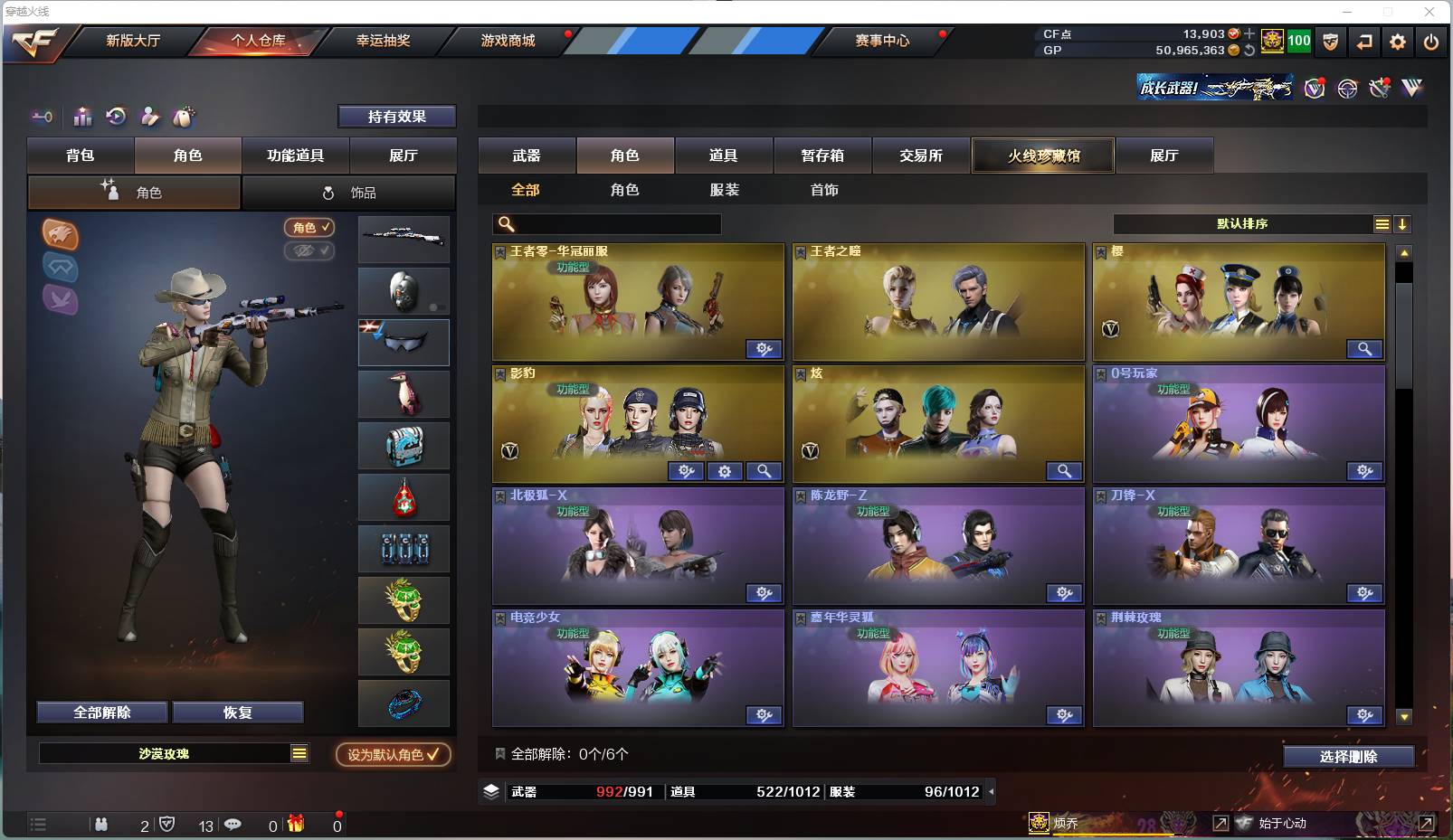
Task: Open the gear icon on the 王者零-华冠丽服 card
Action: point(764,349)
